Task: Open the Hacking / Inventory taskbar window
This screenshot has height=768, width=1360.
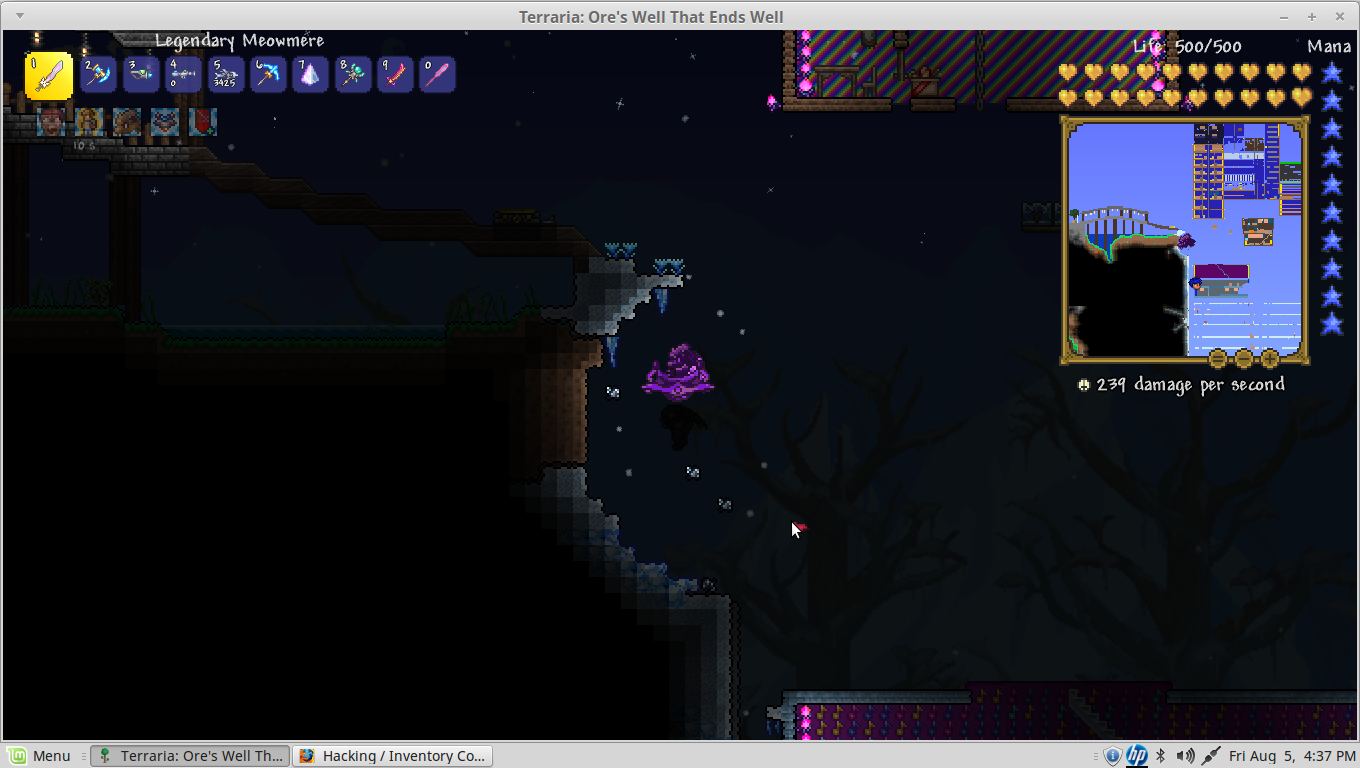Action: [393, 756]
